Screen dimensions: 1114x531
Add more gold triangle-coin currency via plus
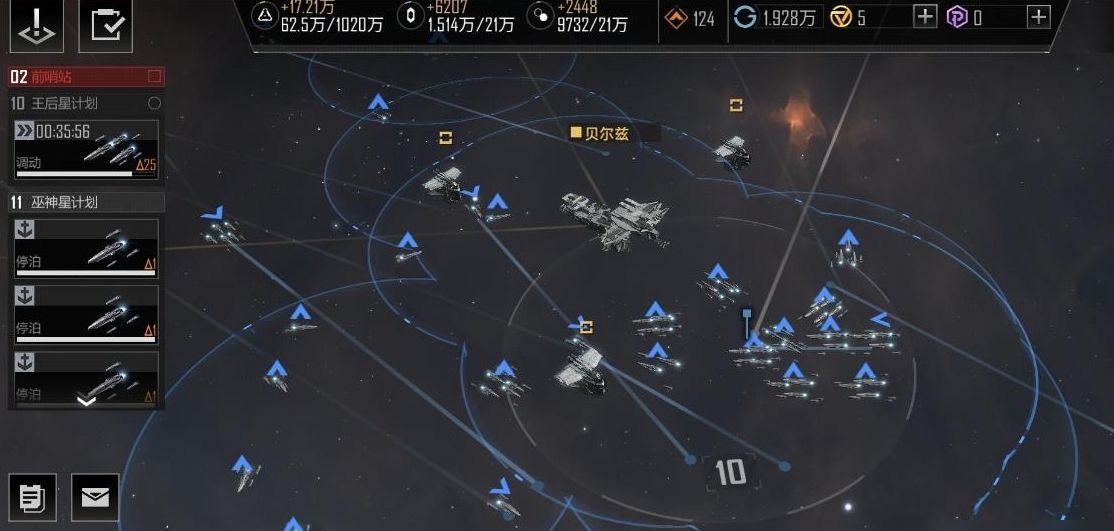point(925,16)
